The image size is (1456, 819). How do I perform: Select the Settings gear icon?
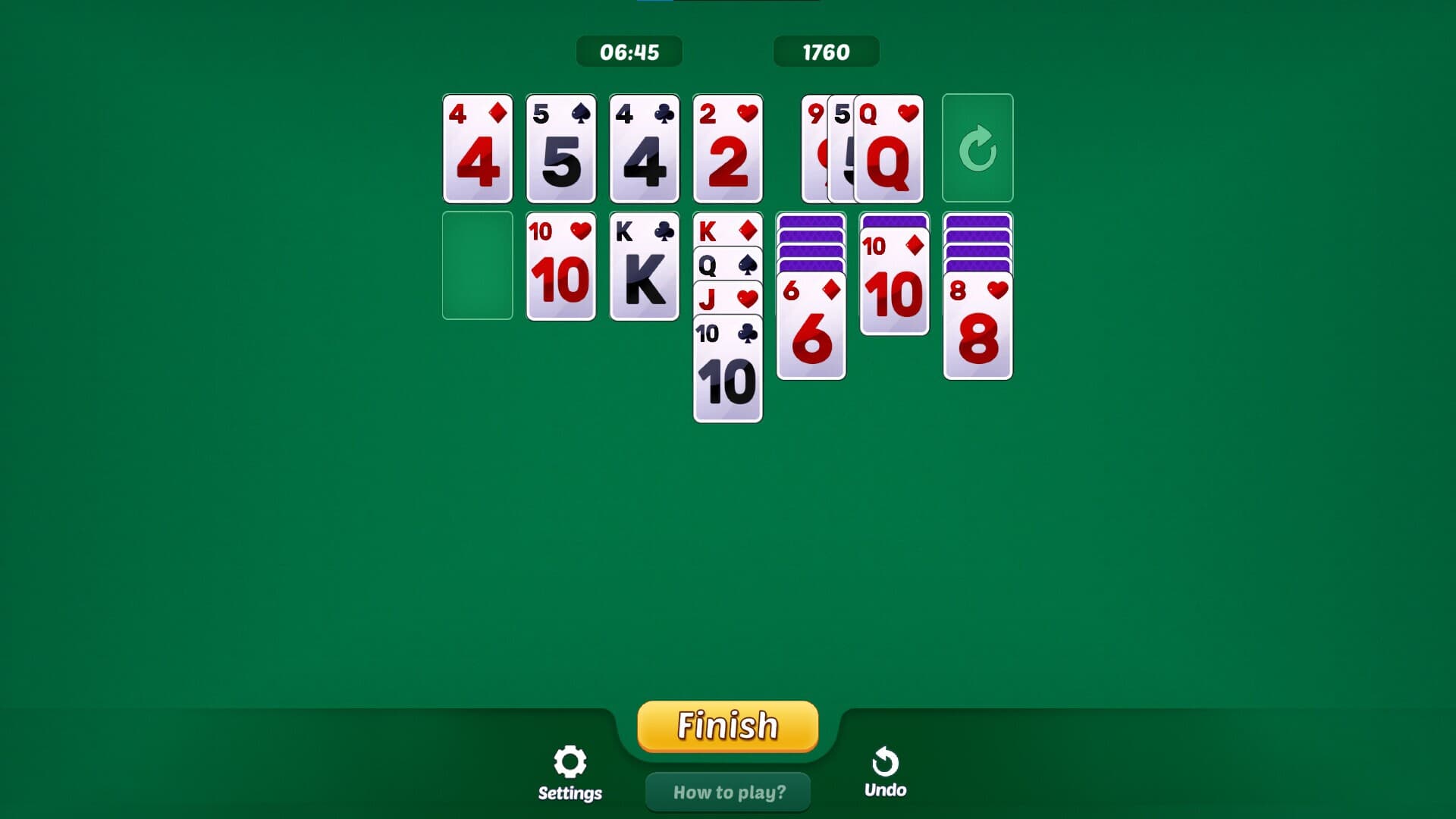tap(570, 760)
